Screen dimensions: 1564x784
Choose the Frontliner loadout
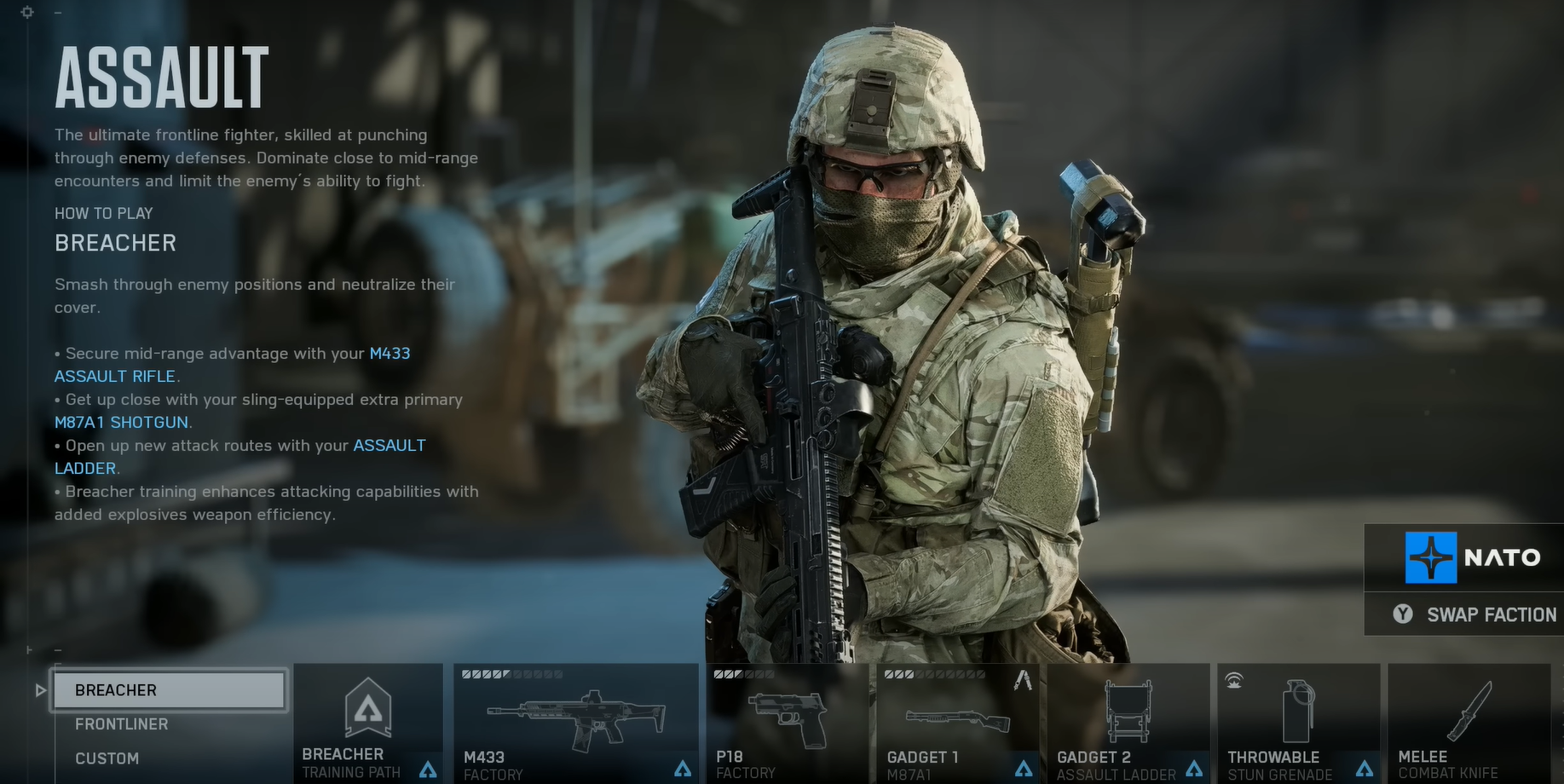tap(122, 724)
